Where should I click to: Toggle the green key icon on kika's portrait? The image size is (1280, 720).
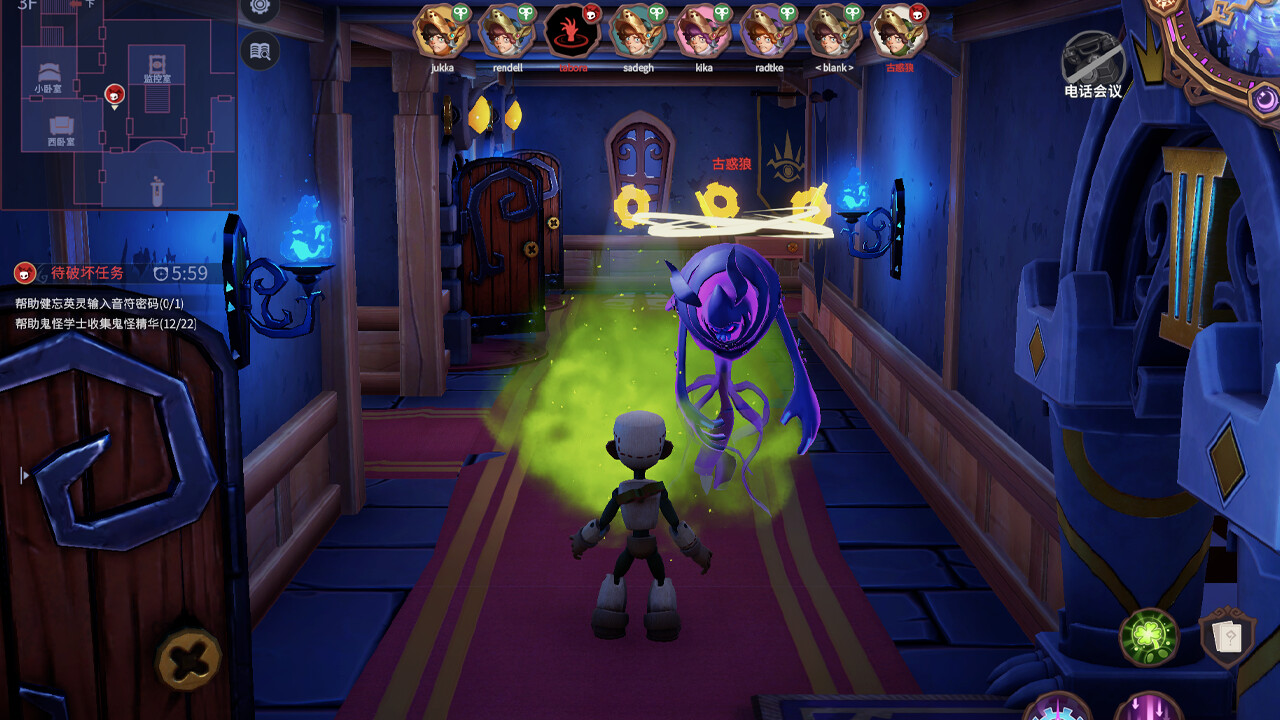pyautogui.click(x=721, y=11)
